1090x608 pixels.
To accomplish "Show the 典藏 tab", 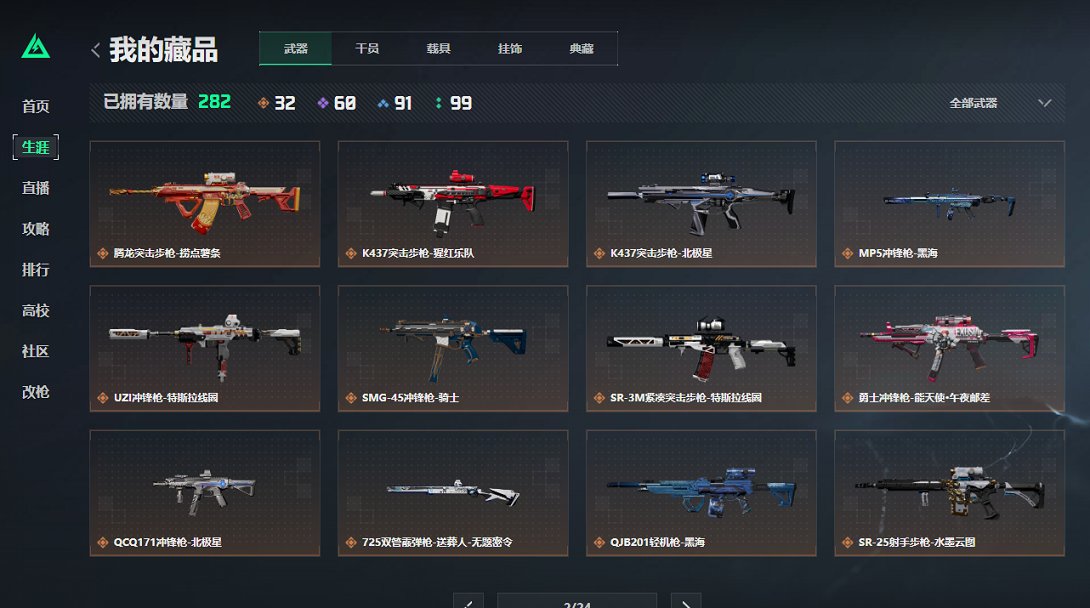I will 581,49.
